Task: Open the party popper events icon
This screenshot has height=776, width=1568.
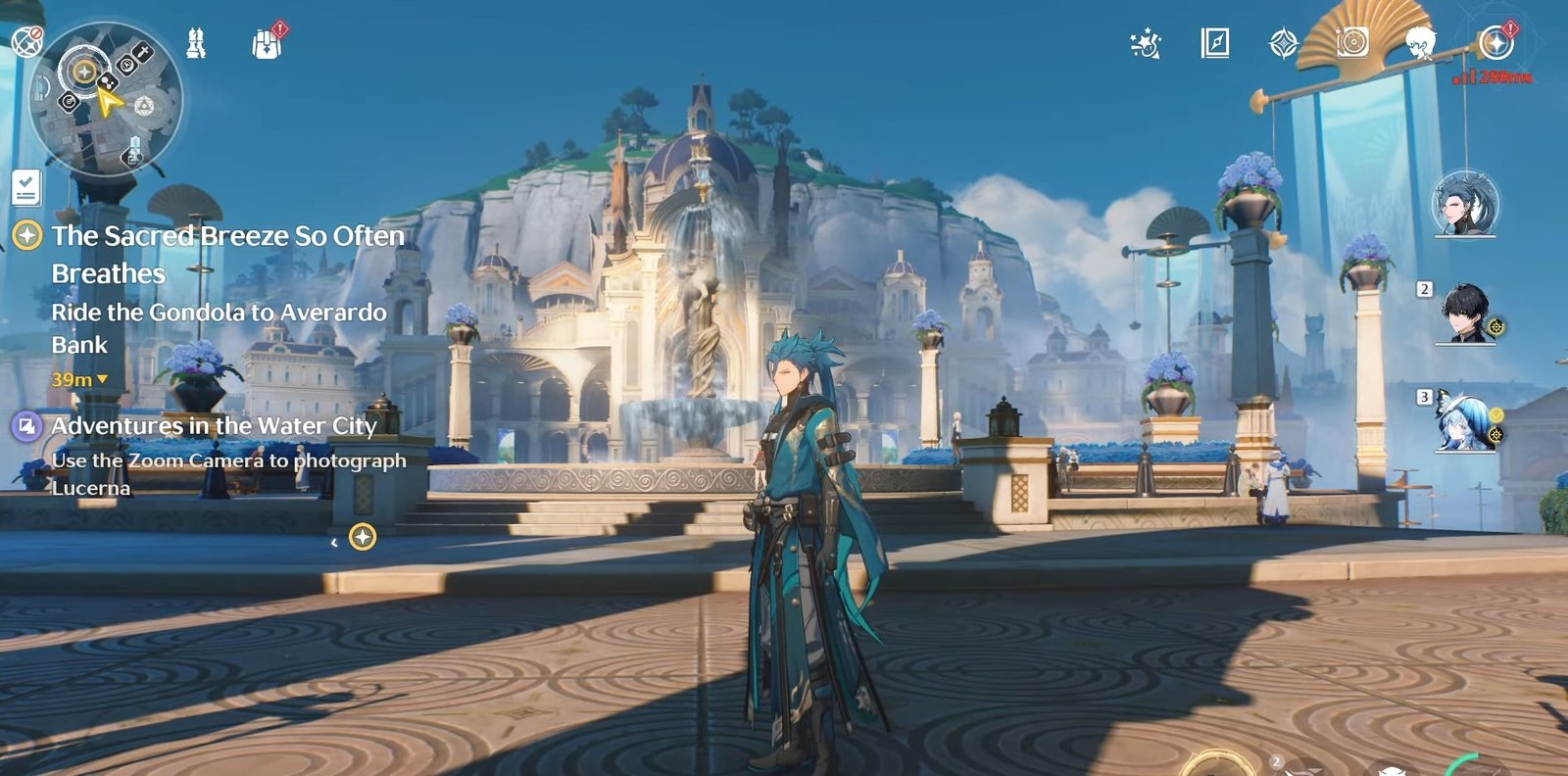Action: tap(1146, 43)
